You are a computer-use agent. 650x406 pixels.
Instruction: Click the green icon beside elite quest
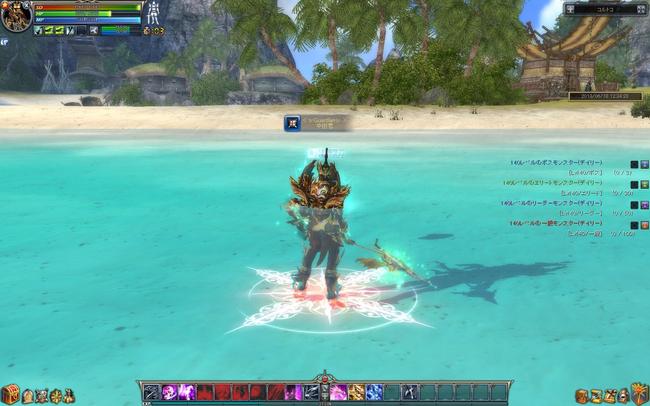coord(645,184)
